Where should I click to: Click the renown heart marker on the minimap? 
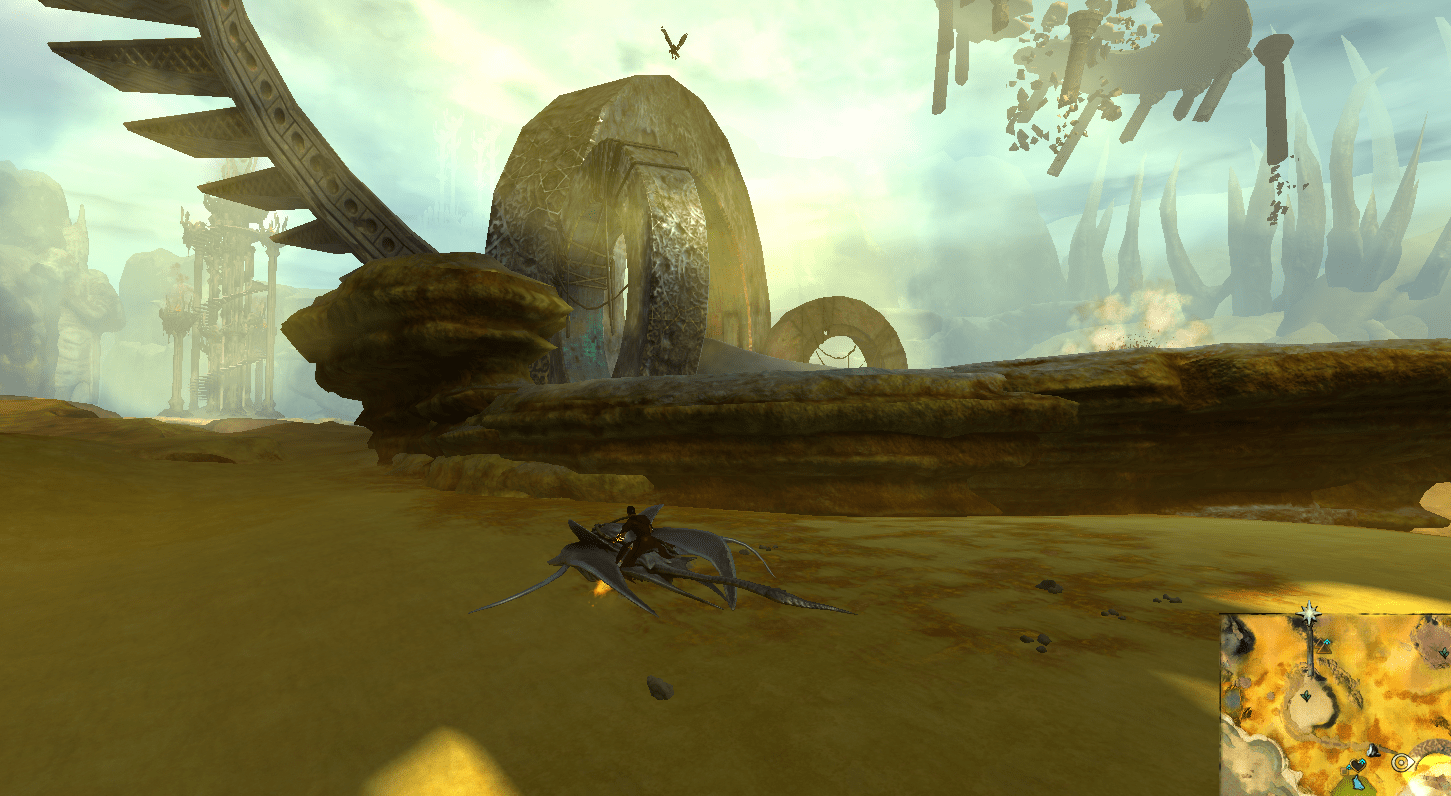pyautogui.click(x=1357, y=764)
